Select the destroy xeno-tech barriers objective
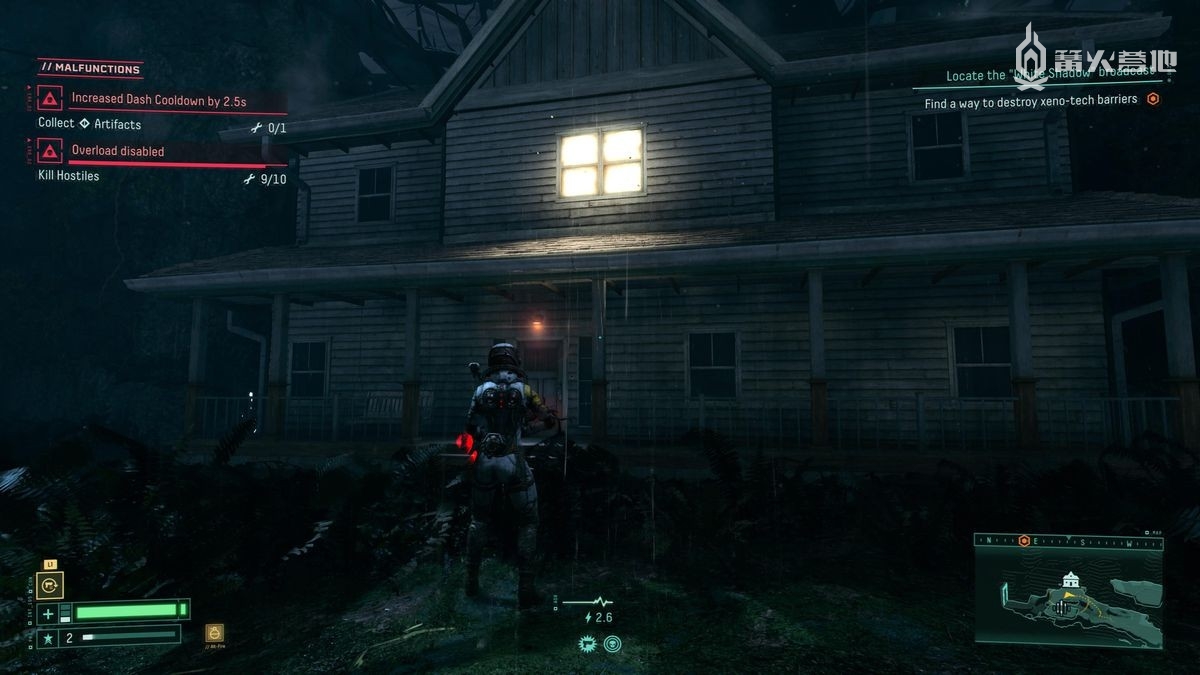The height and width of the screenshot is (675, 1200). point(1030,101)
